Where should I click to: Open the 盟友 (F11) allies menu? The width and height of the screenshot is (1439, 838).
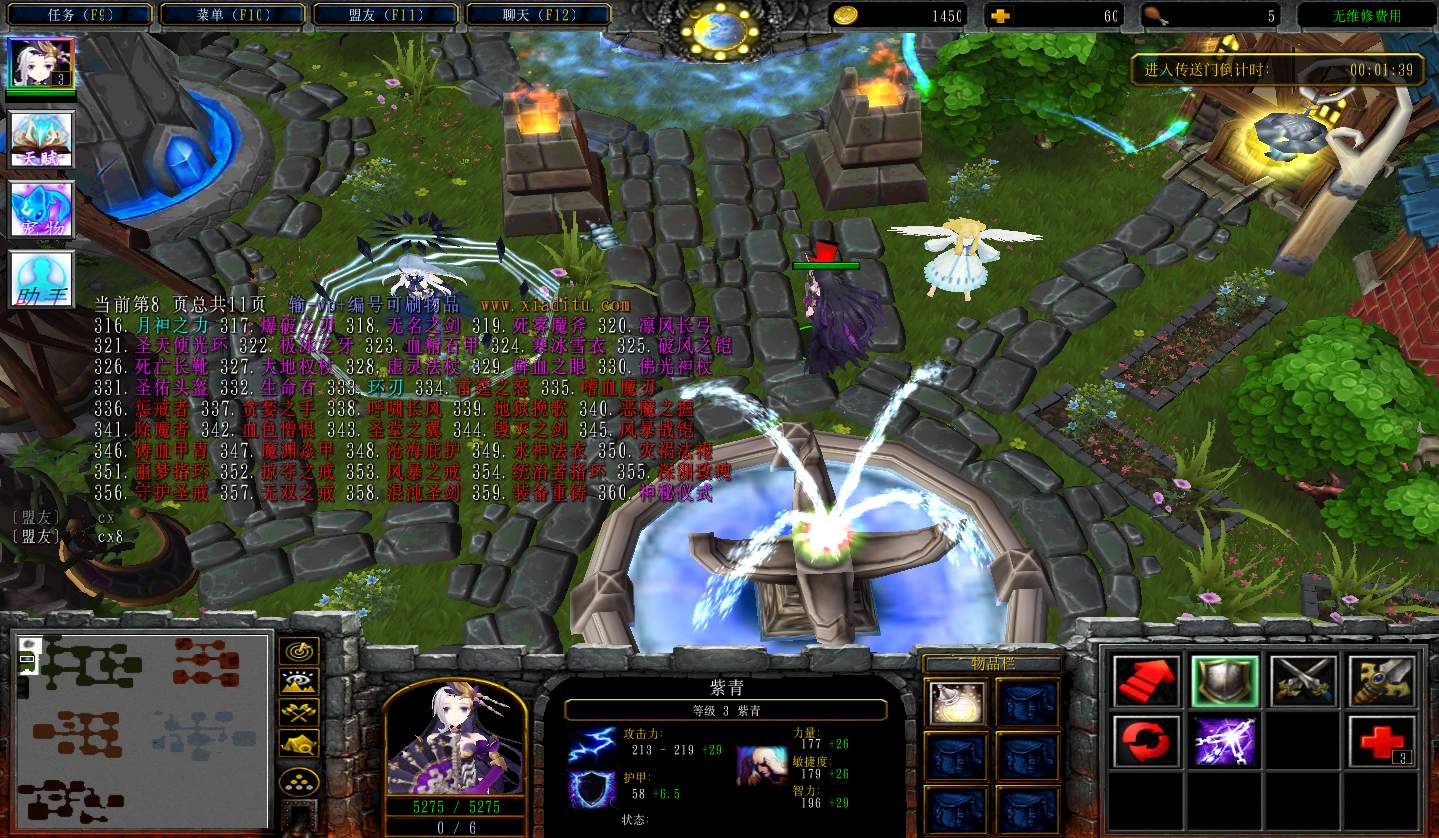click(385, 15)
